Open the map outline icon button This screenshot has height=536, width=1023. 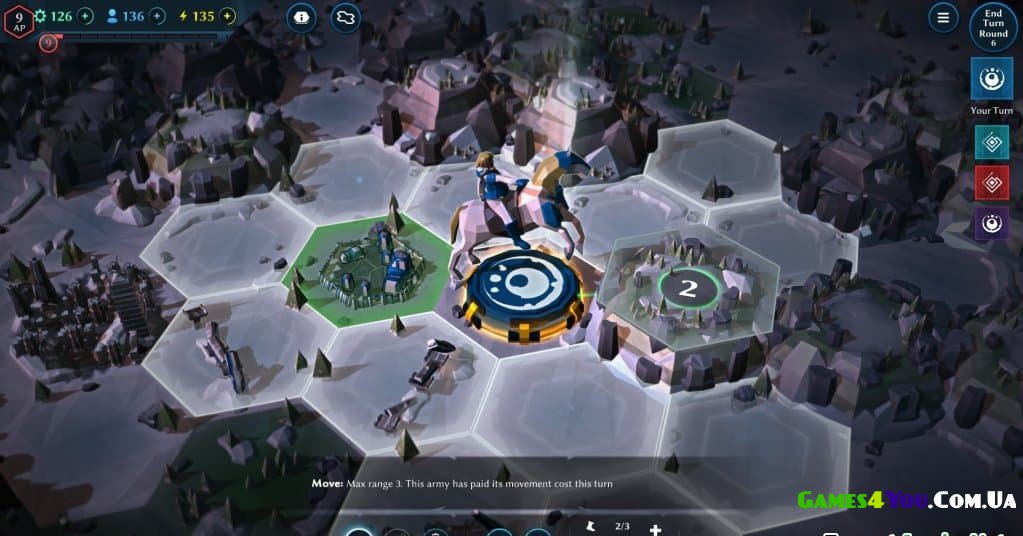(x=346, y=18)
